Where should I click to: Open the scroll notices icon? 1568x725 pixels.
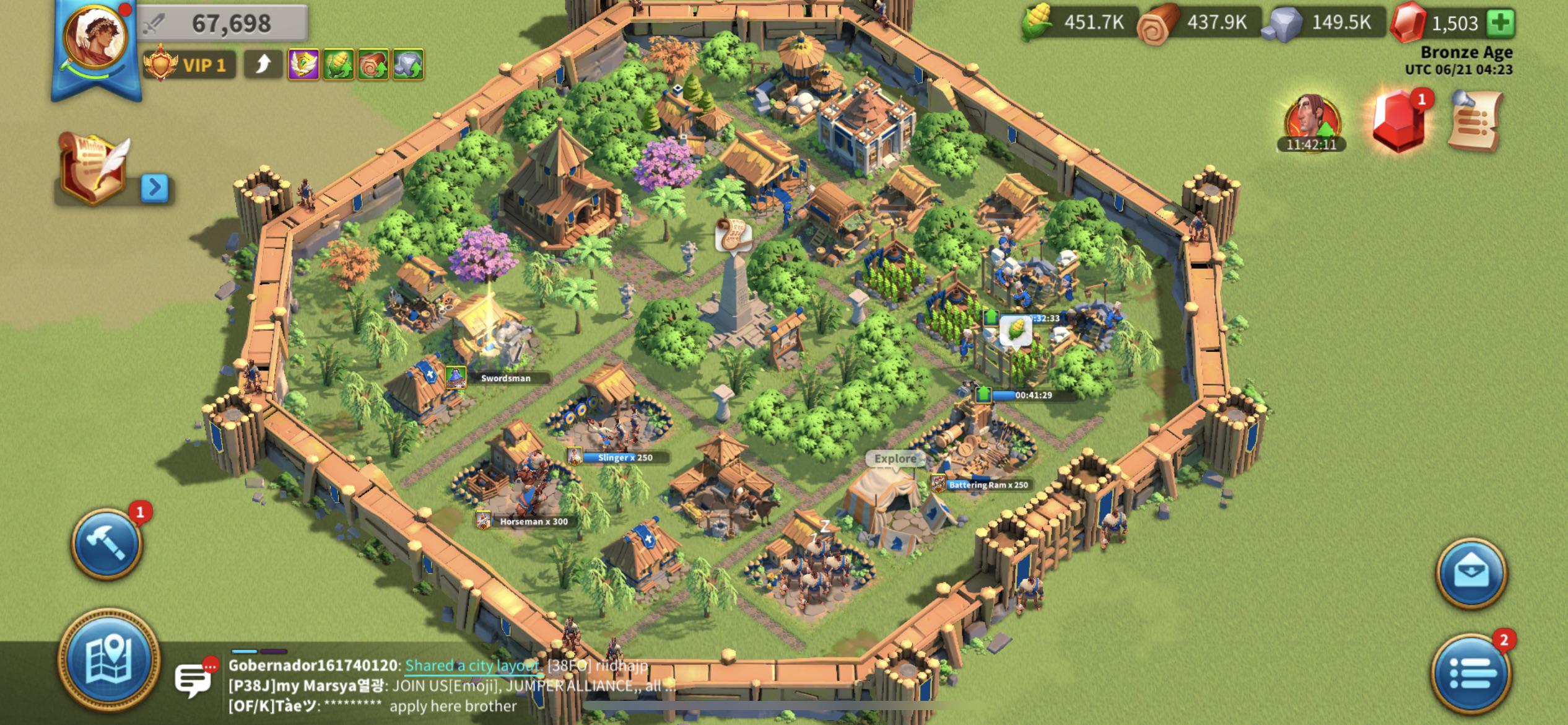[1475, 120]
